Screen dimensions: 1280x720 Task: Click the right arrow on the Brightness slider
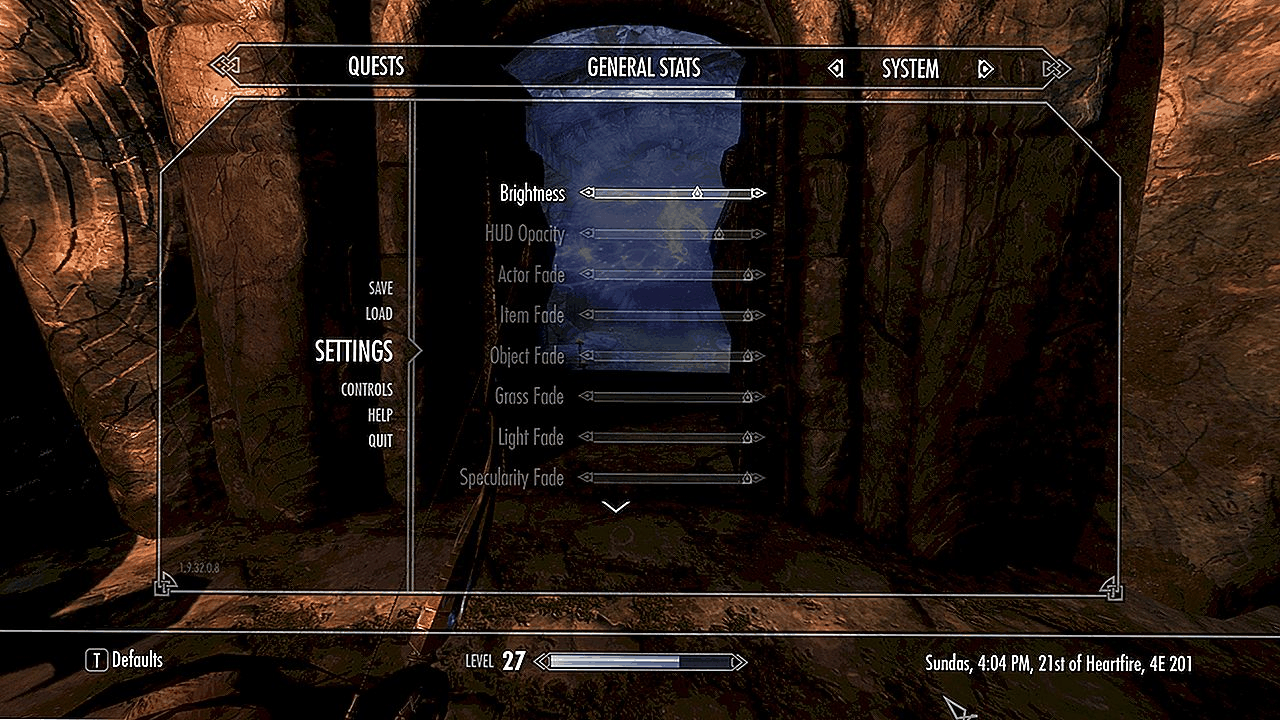(759, 193)
